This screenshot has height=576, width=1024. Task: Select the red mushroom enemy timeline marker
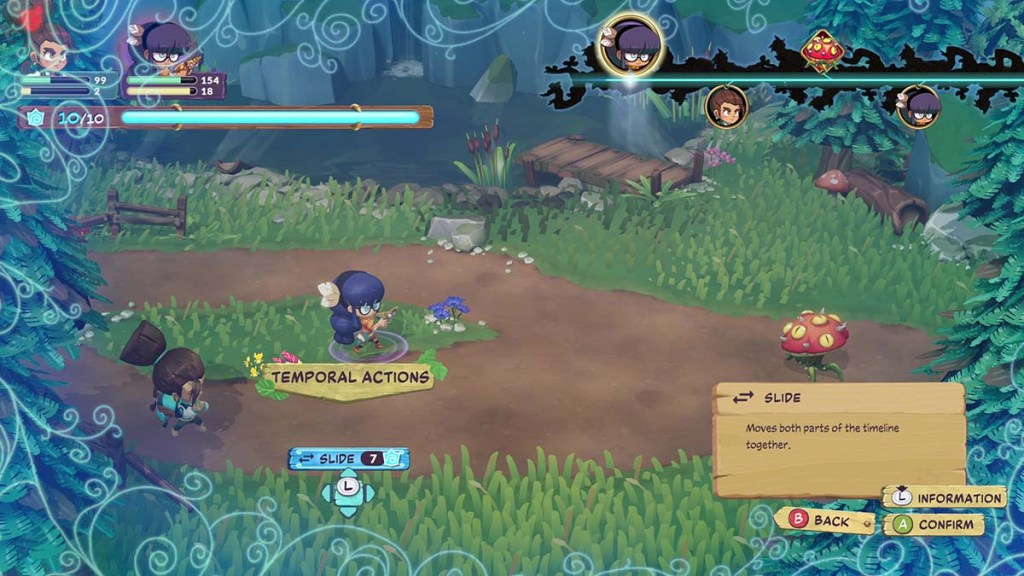(x=822, y=50)
